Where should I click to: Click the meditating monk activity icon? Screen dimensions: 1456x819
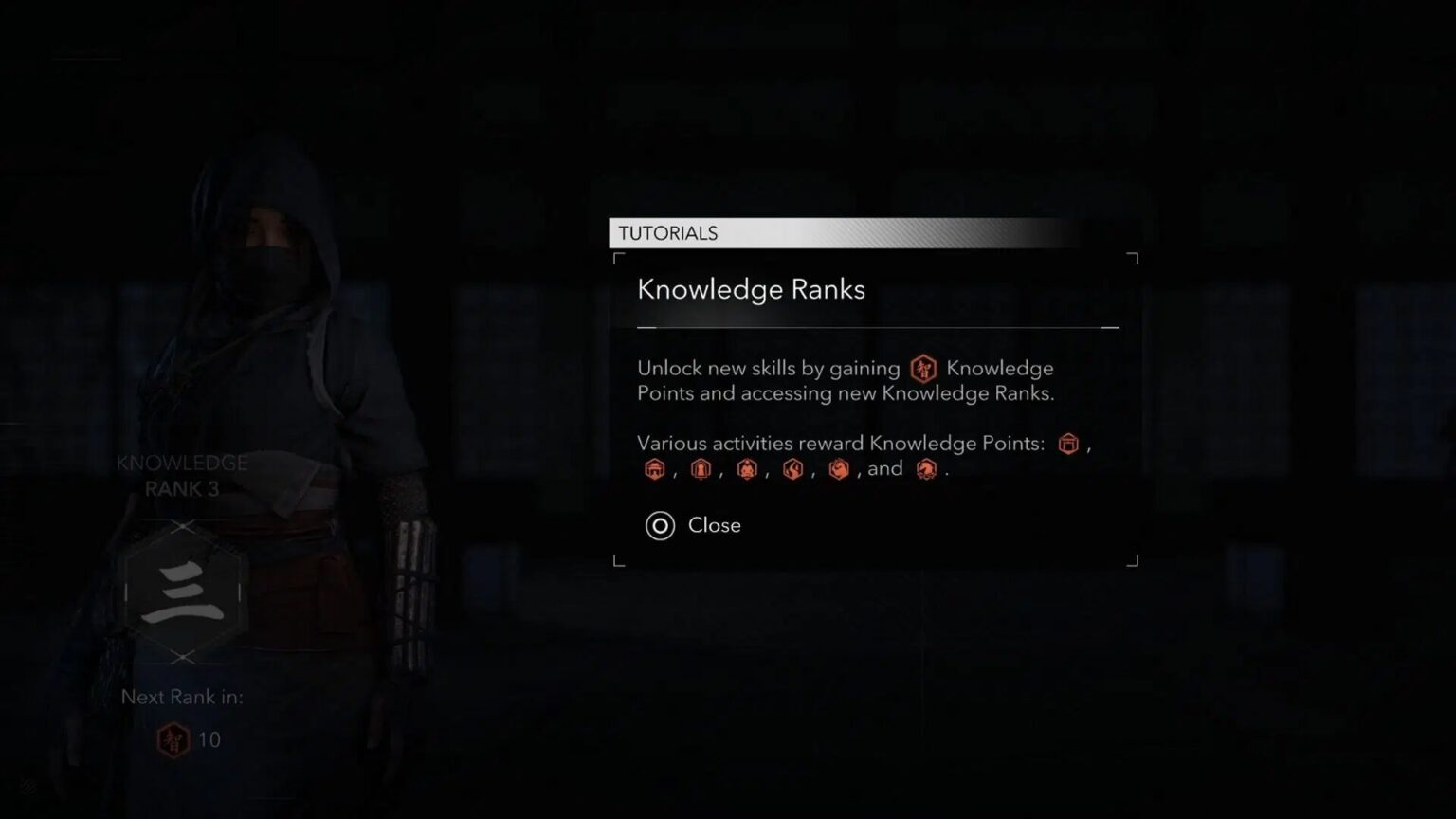[747, 469]
